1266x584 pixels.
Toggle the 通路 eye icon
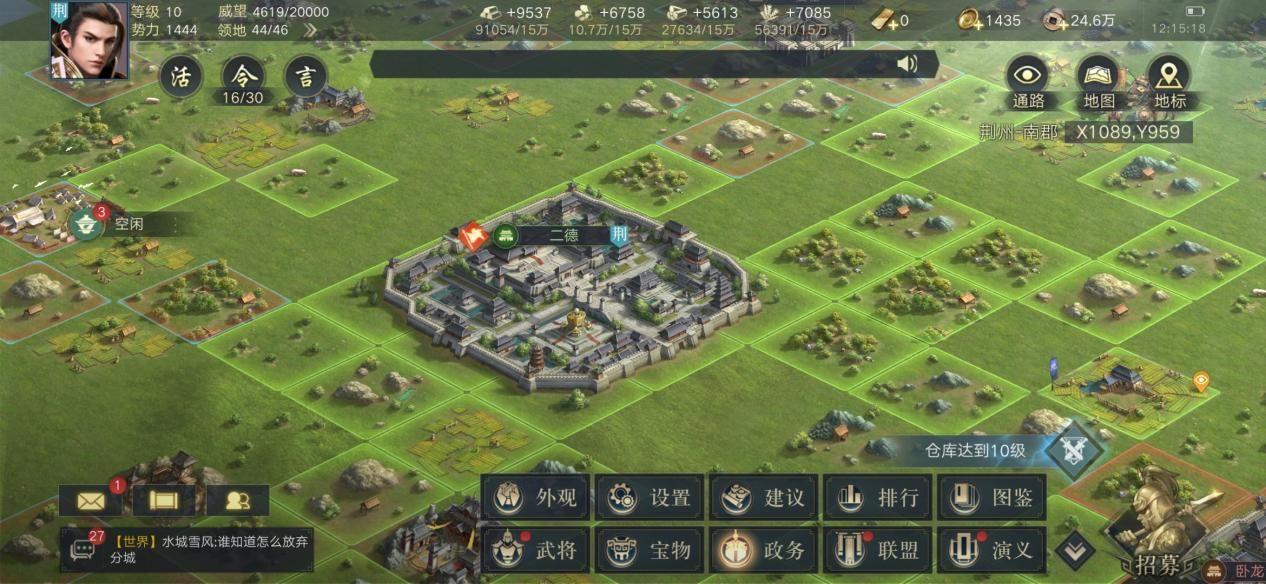pyautogui.click(x=1028, y=76)
